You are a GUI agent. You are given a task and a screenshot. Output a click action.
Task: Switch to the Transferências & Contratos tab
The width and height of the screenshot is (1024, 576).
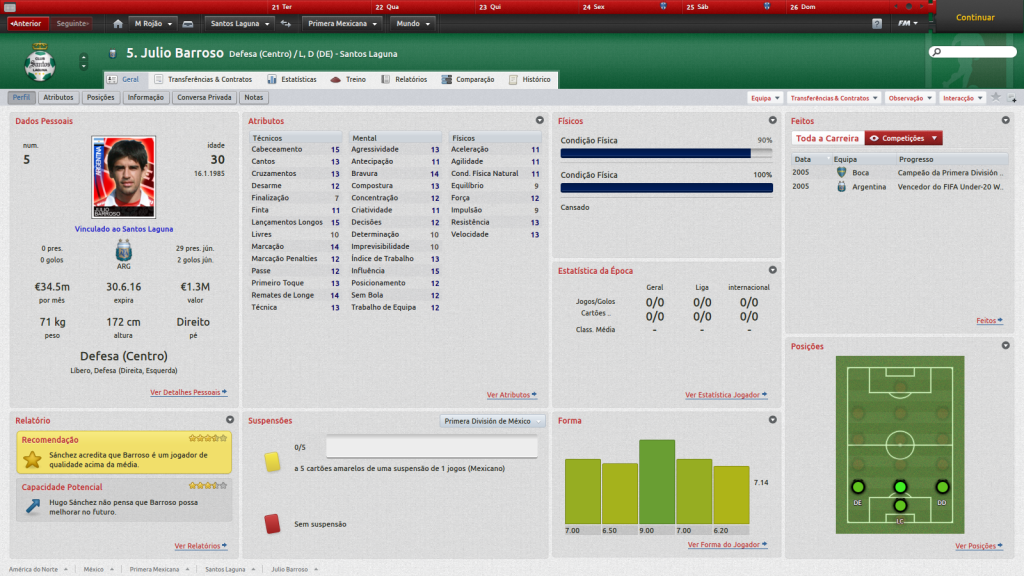(x=203, y=79)
